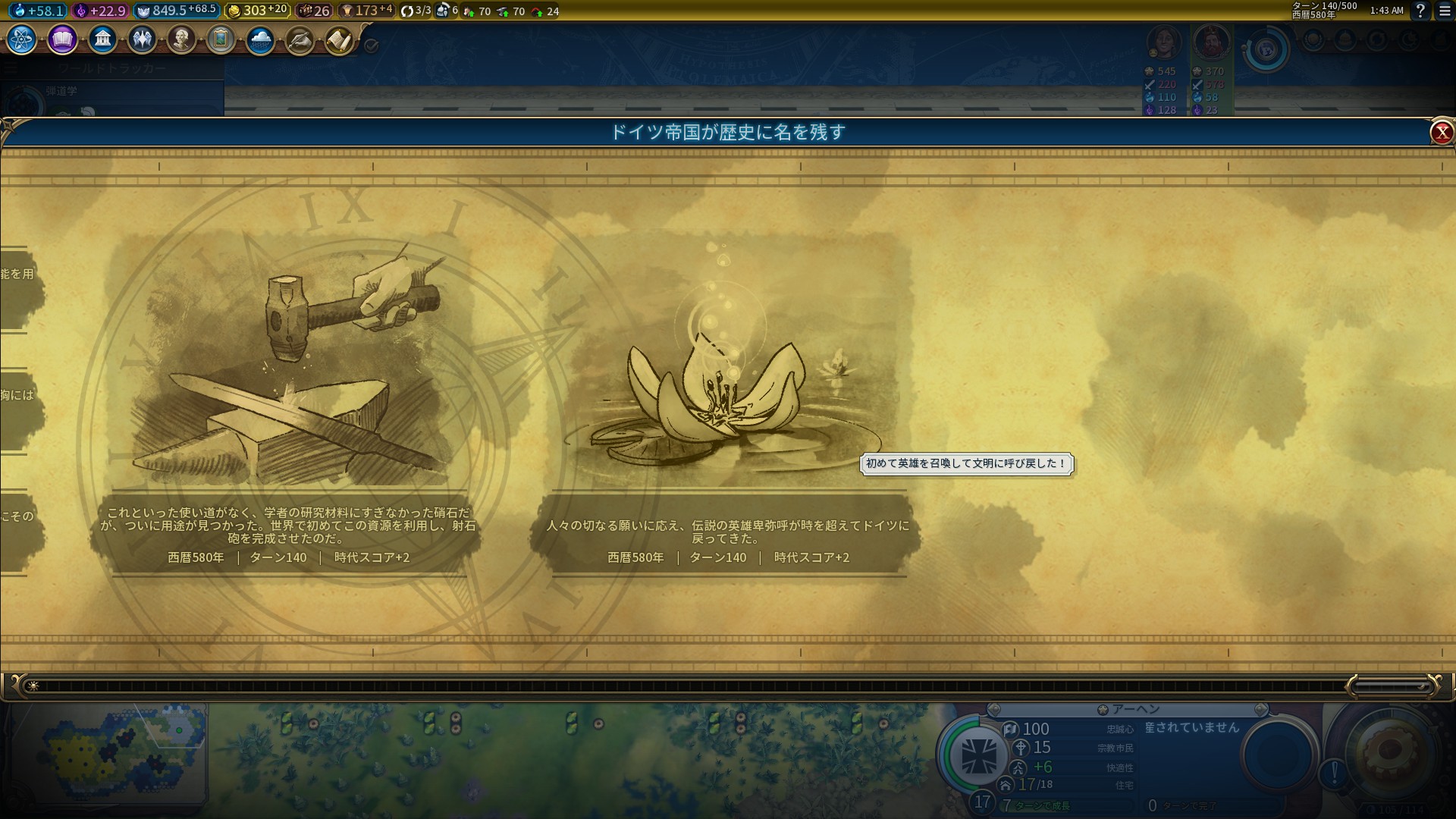Open the Great People screen
Viewport: 1456px width, 819px height.
click(181, 39)
